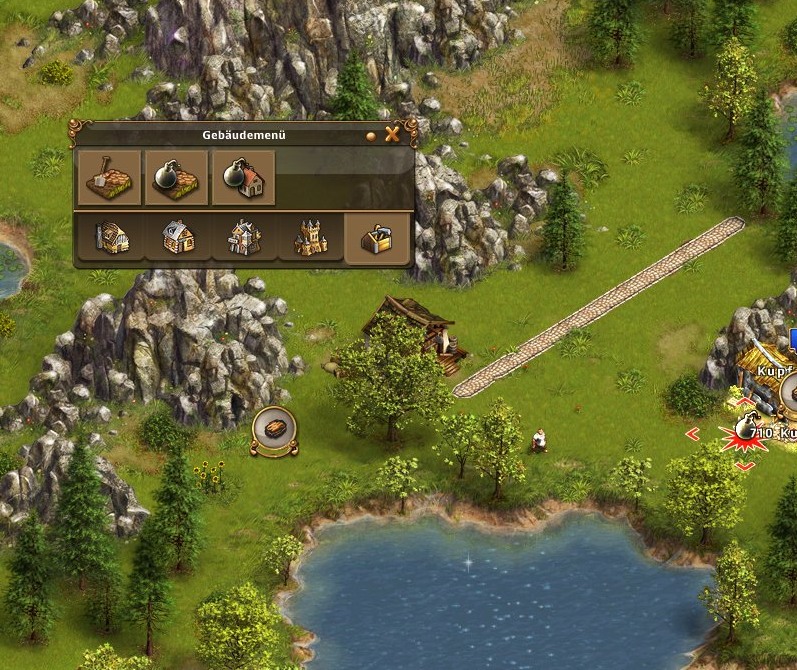Select the toolbox tools tab
The image size is (797, 670).
[x=377, y=238]
